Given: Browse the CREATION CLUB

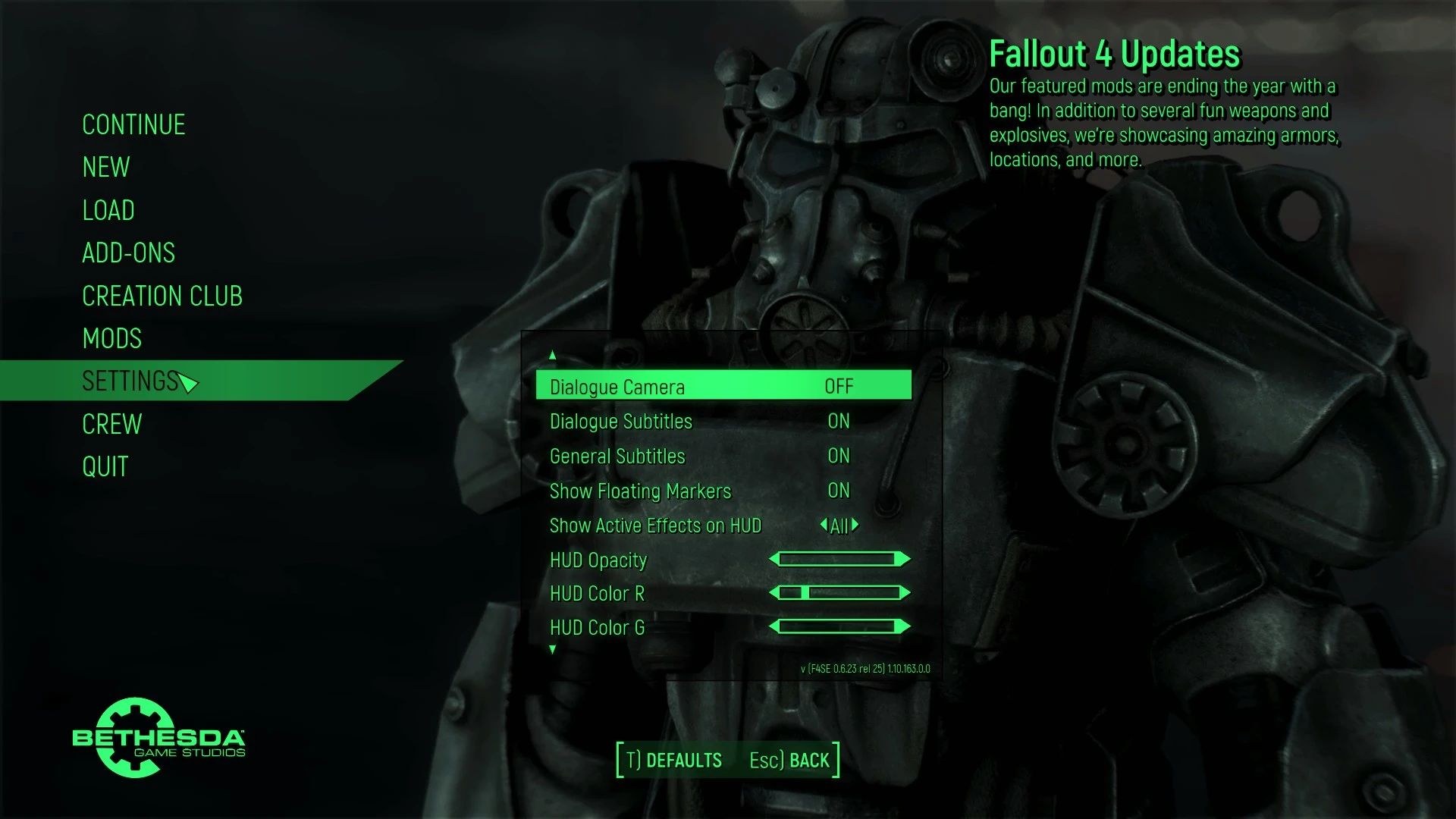Looking at the screenshot, I should point(162,296).
